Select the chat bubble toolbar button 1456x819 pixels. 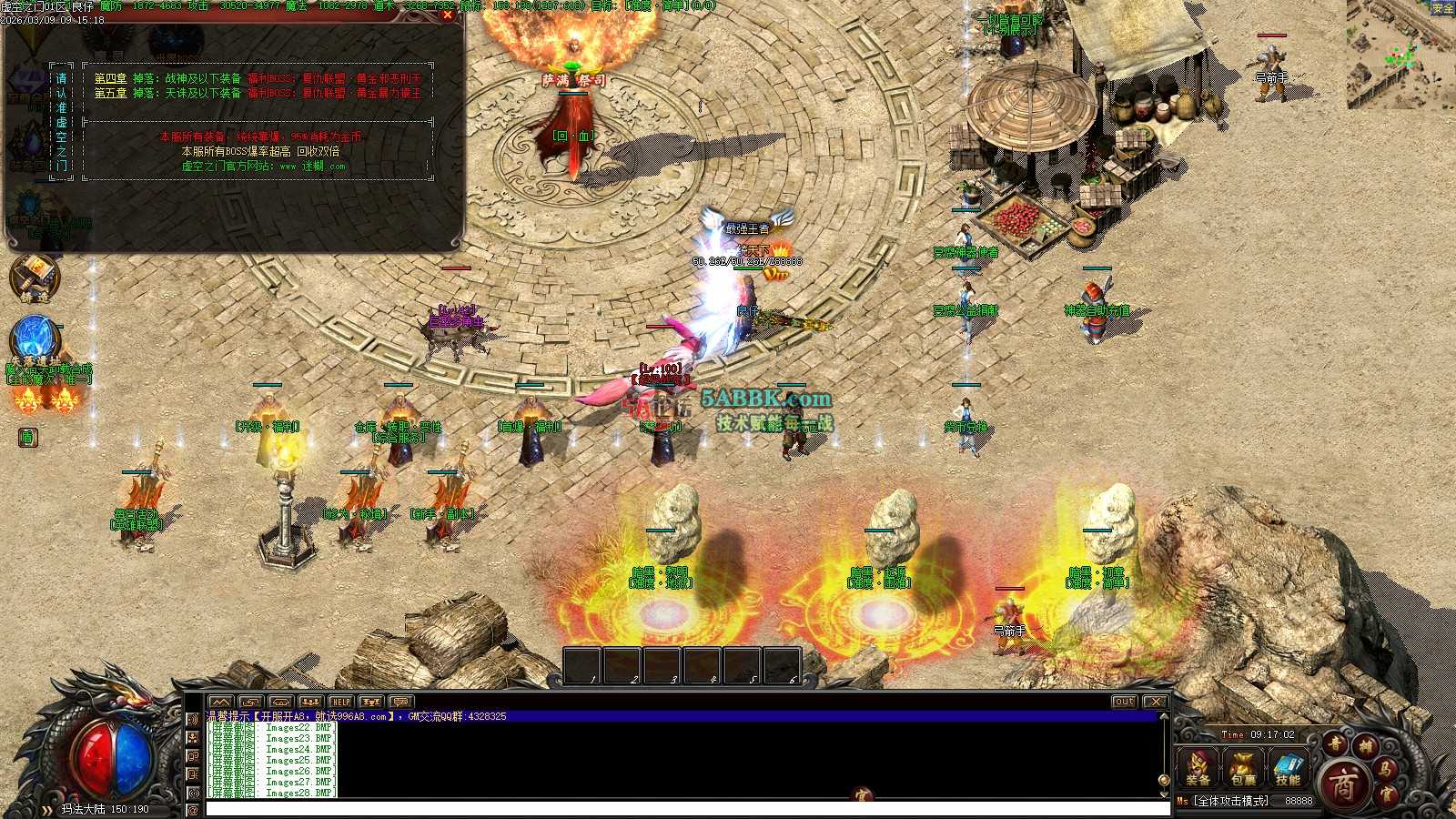tap(400, 702)
